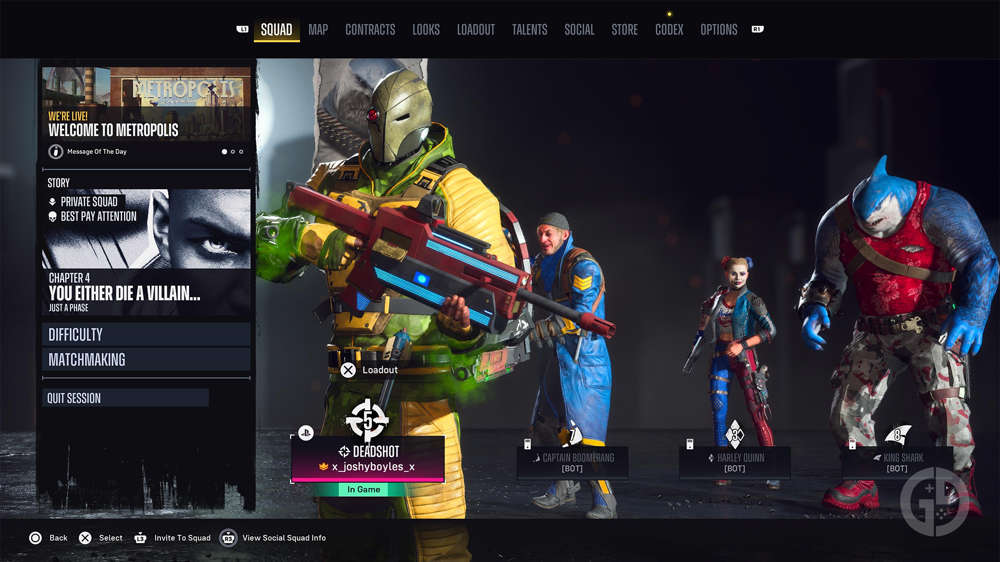Go to the Looks tab
This screenshot has width=1000, height=562.
click(x=426, y=30)
